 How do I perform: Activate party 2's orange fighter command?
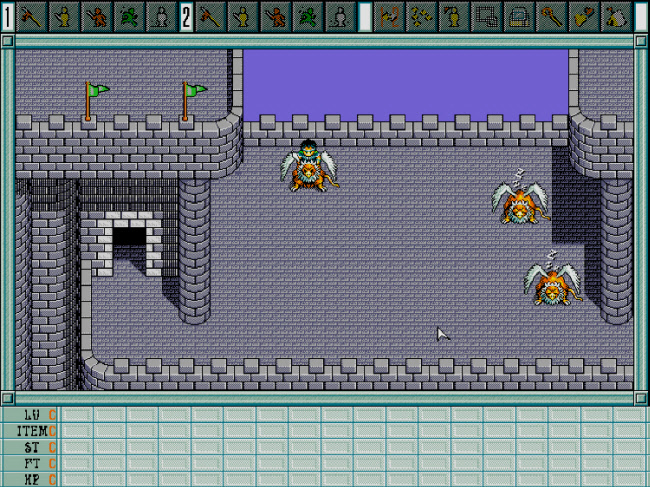[274, 16]
